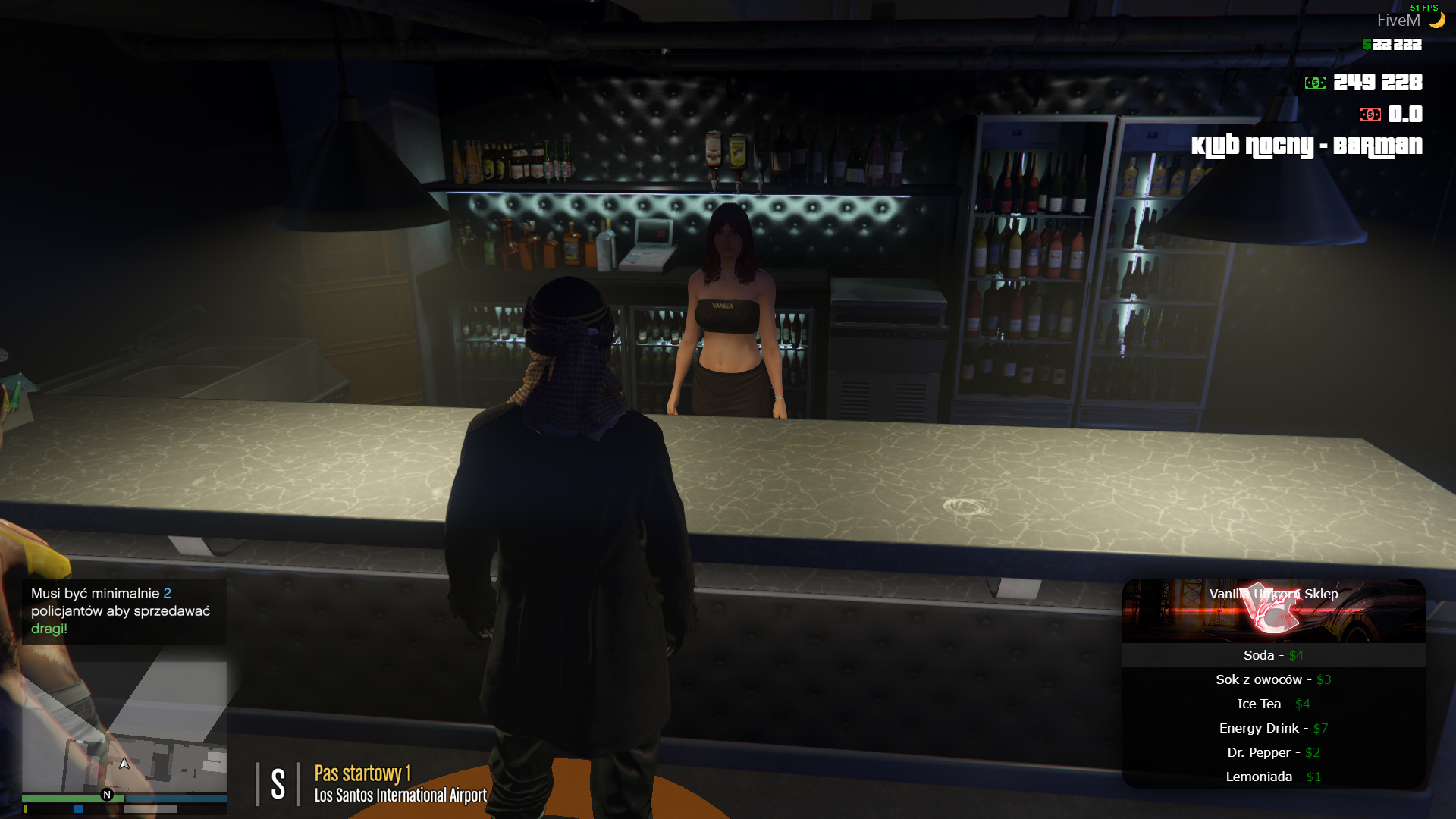Click the Pas startowy 1 location label
1456x819 pixels.
pos(362,774)
